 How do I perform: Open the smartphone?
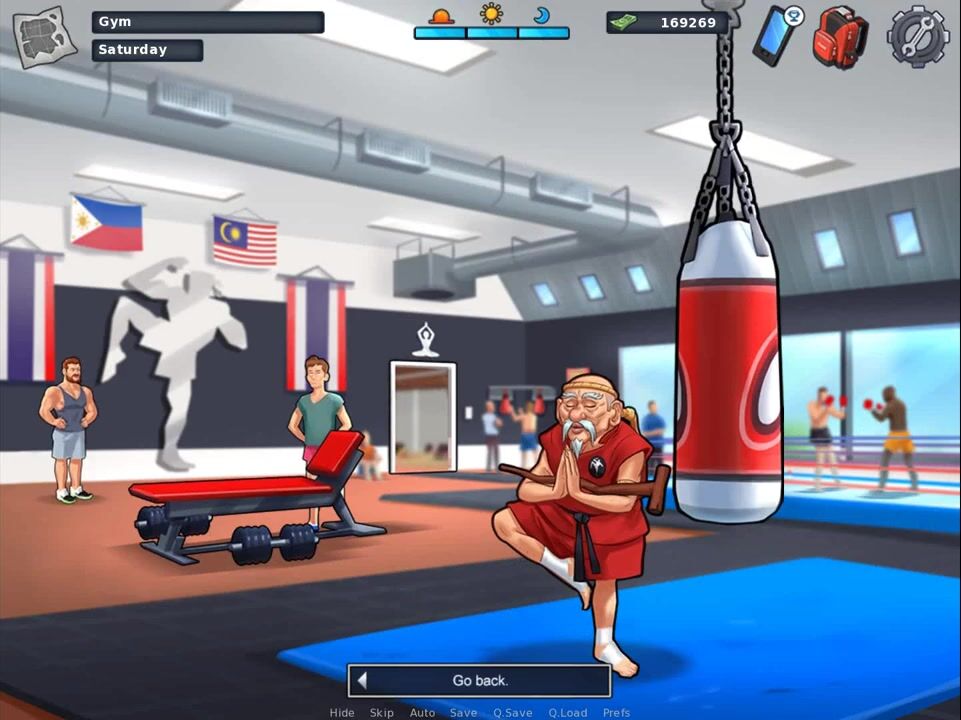(777, 36)
